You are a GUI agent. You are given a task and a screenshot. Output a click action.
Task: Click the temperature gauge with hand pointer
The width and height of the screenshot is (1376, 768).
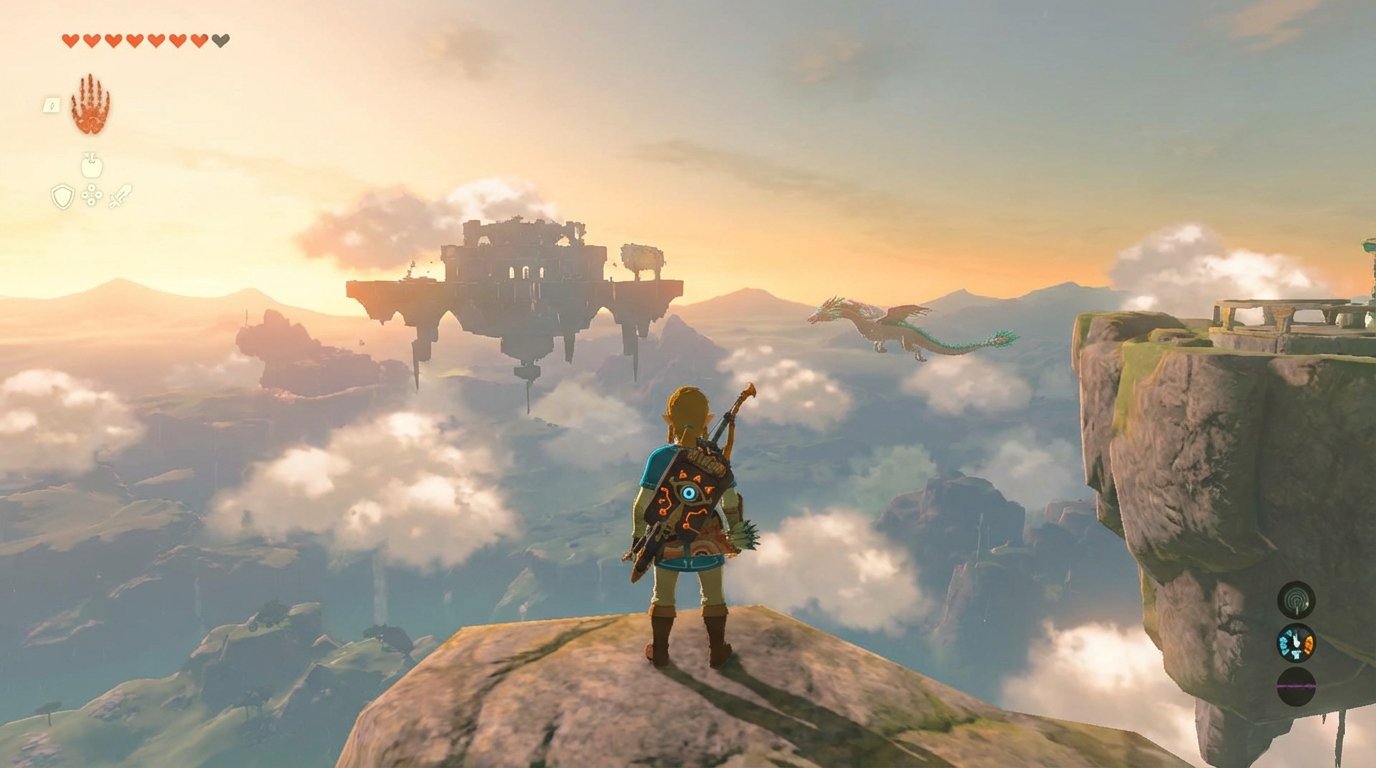tap(1297, 644)
